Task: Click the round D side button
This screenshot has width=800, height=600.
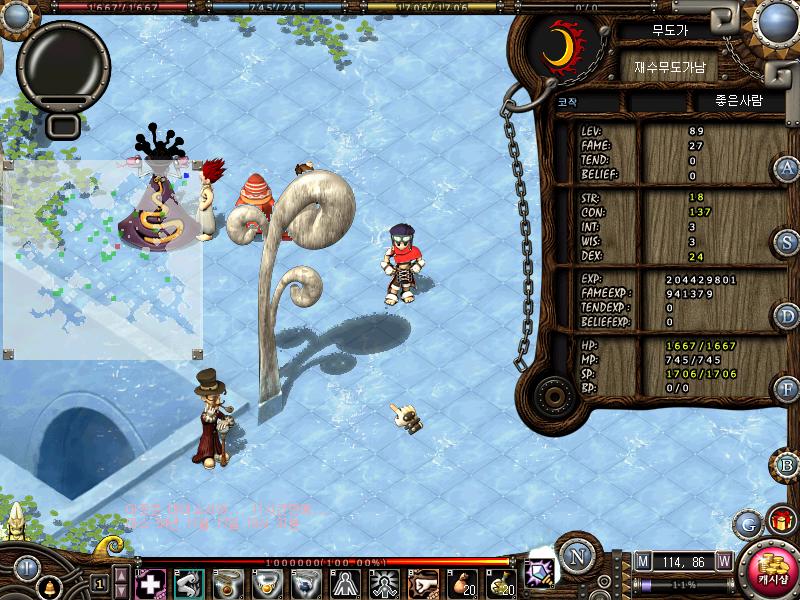Action: [x=787, y=316]
